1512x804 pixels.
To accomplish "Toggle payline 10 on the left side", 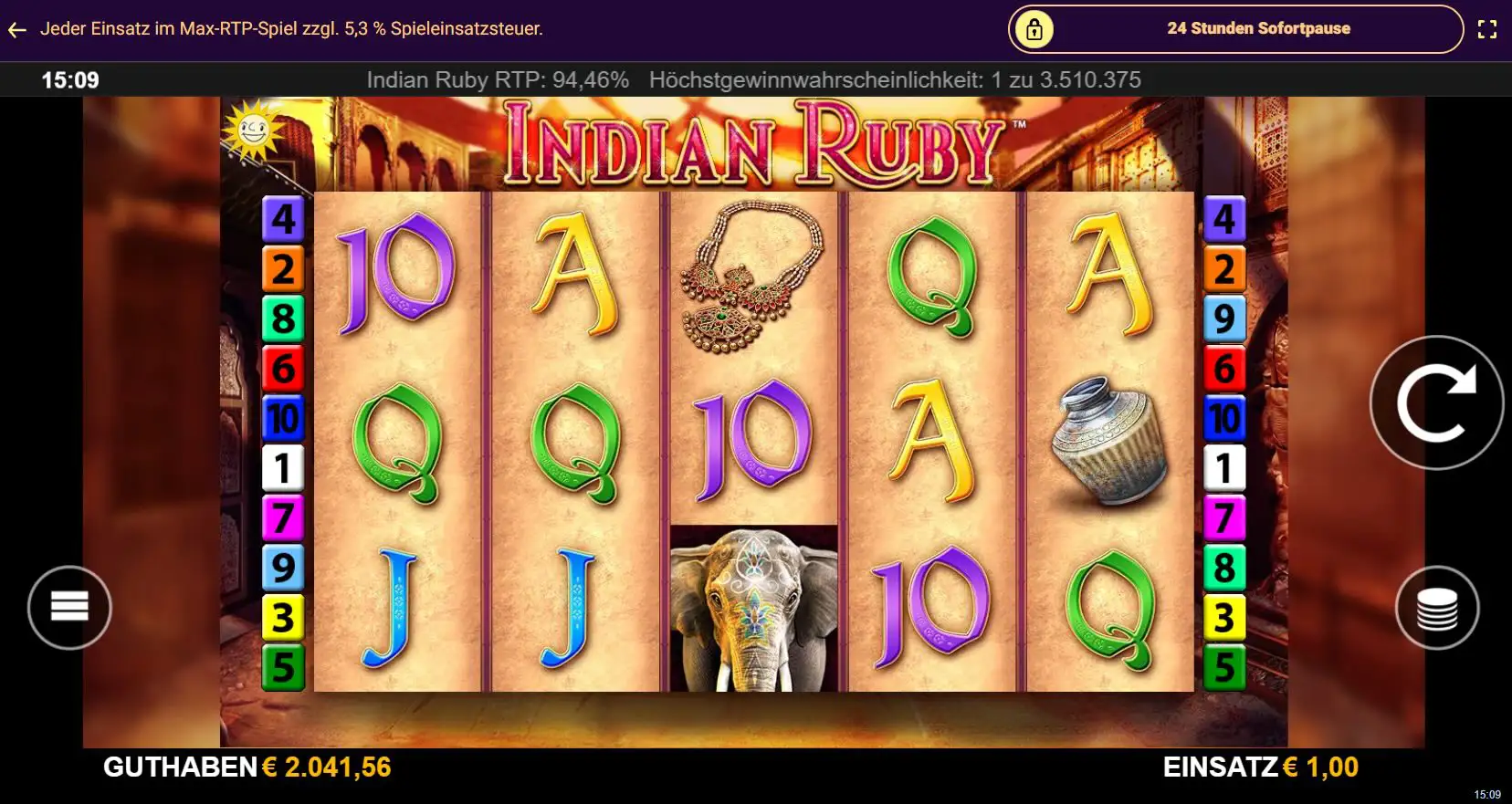I will pyautogui.click(x=284, y=418).
